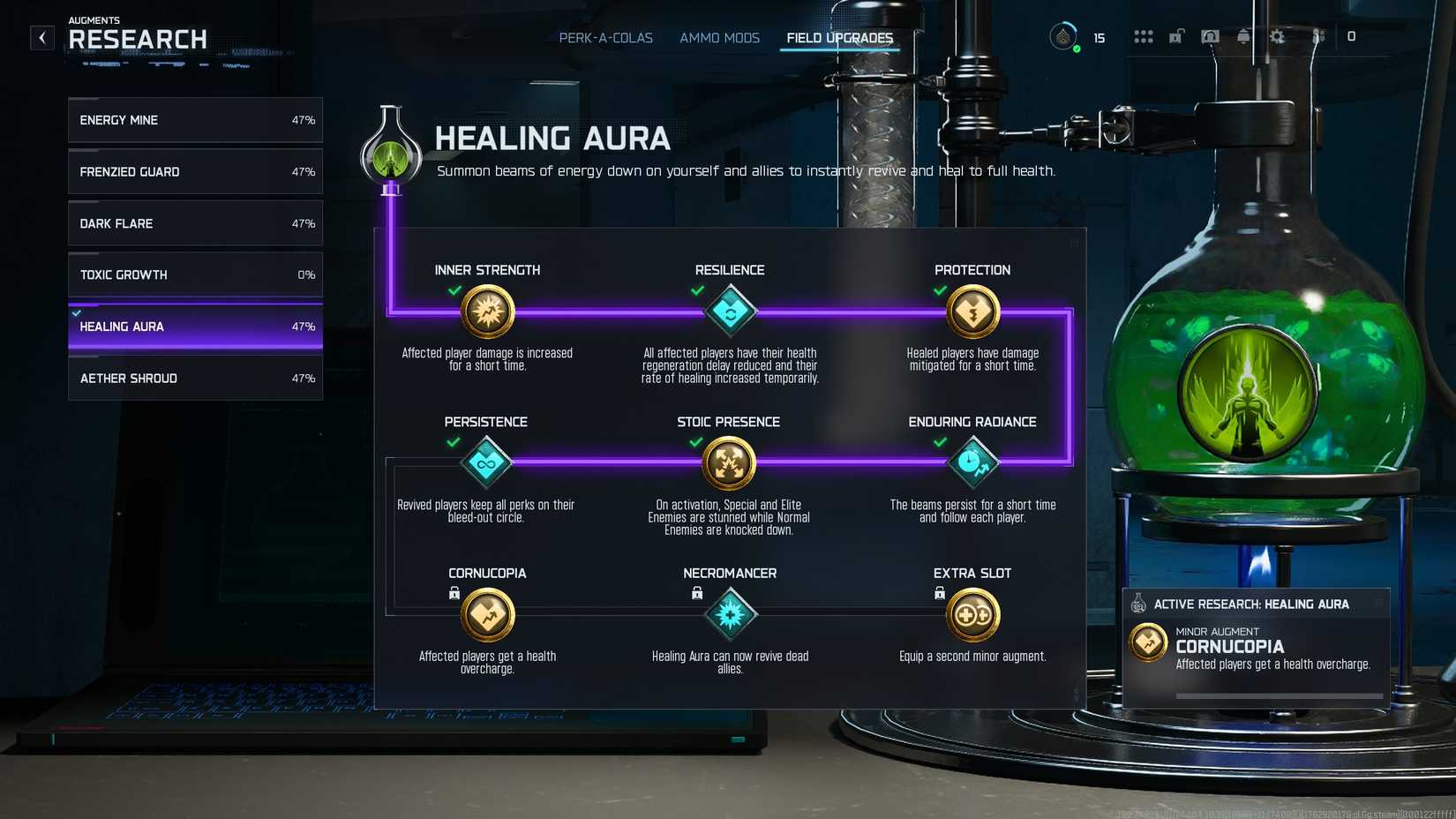This screenshot has height=819, width=1456.
Task: Select Toxic Growth from the research list
Action: click(x=194, y=274)
